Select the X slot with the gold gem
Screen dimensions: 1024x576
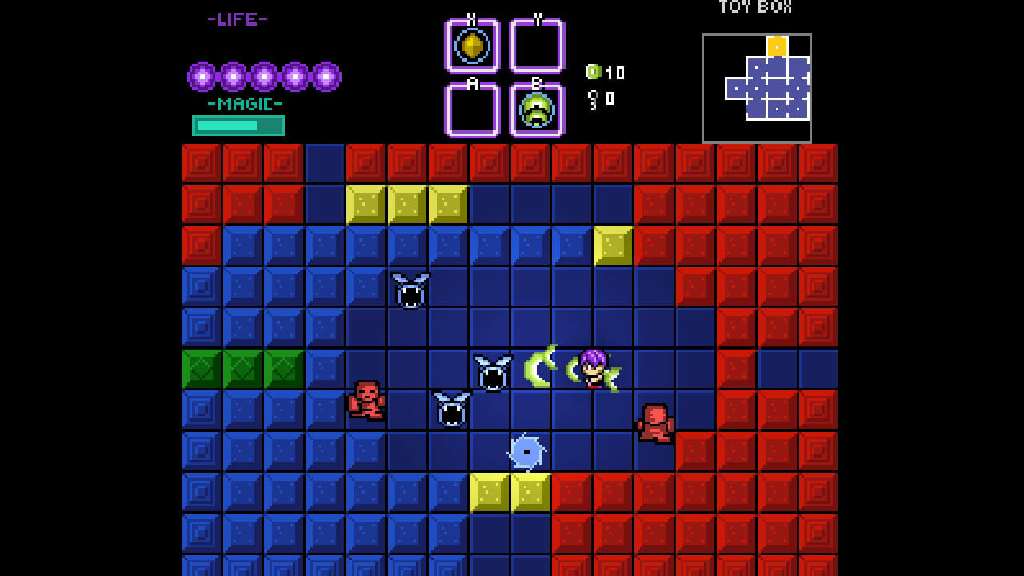tap(472, 46)
